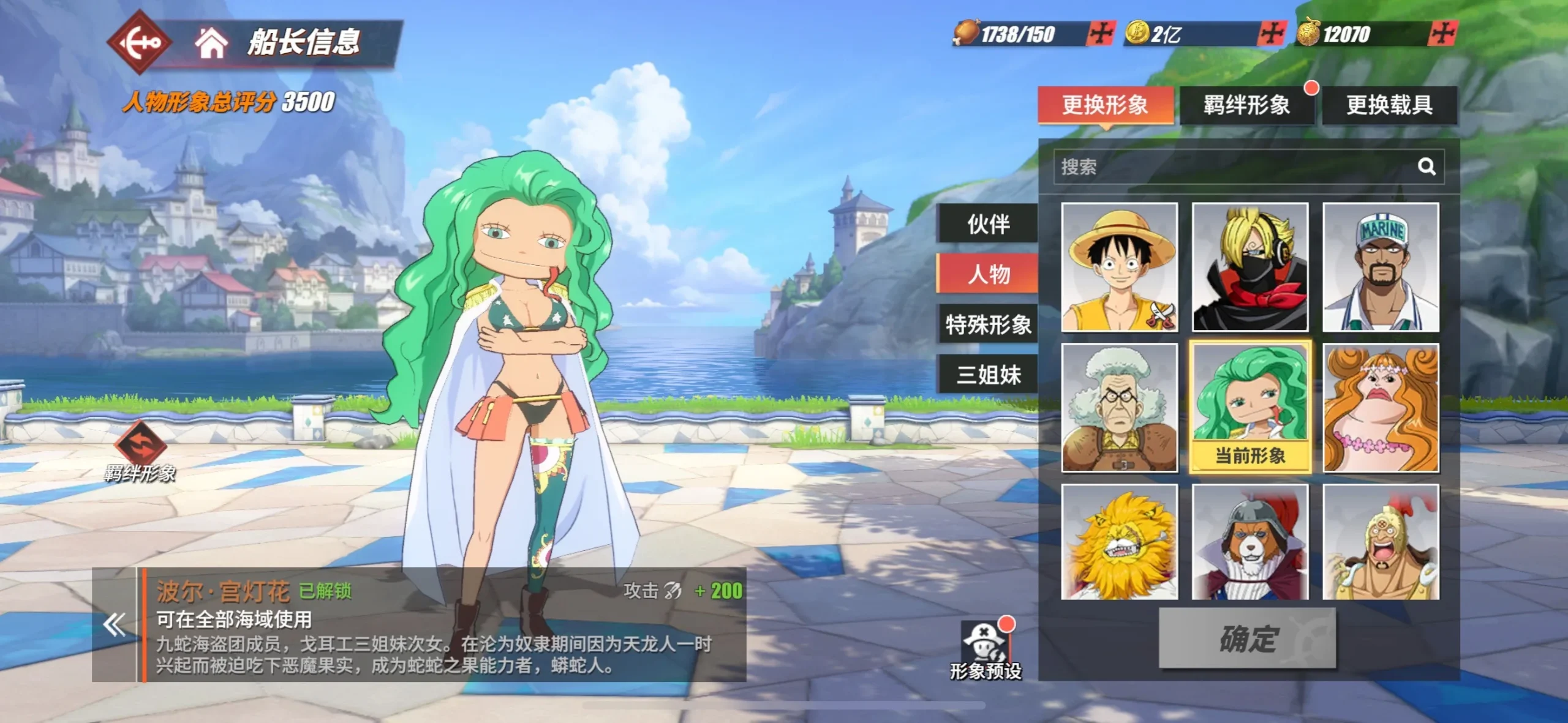Choose the masked blond Sanji portrait

pyautogui.click(x=1249, y=268)
